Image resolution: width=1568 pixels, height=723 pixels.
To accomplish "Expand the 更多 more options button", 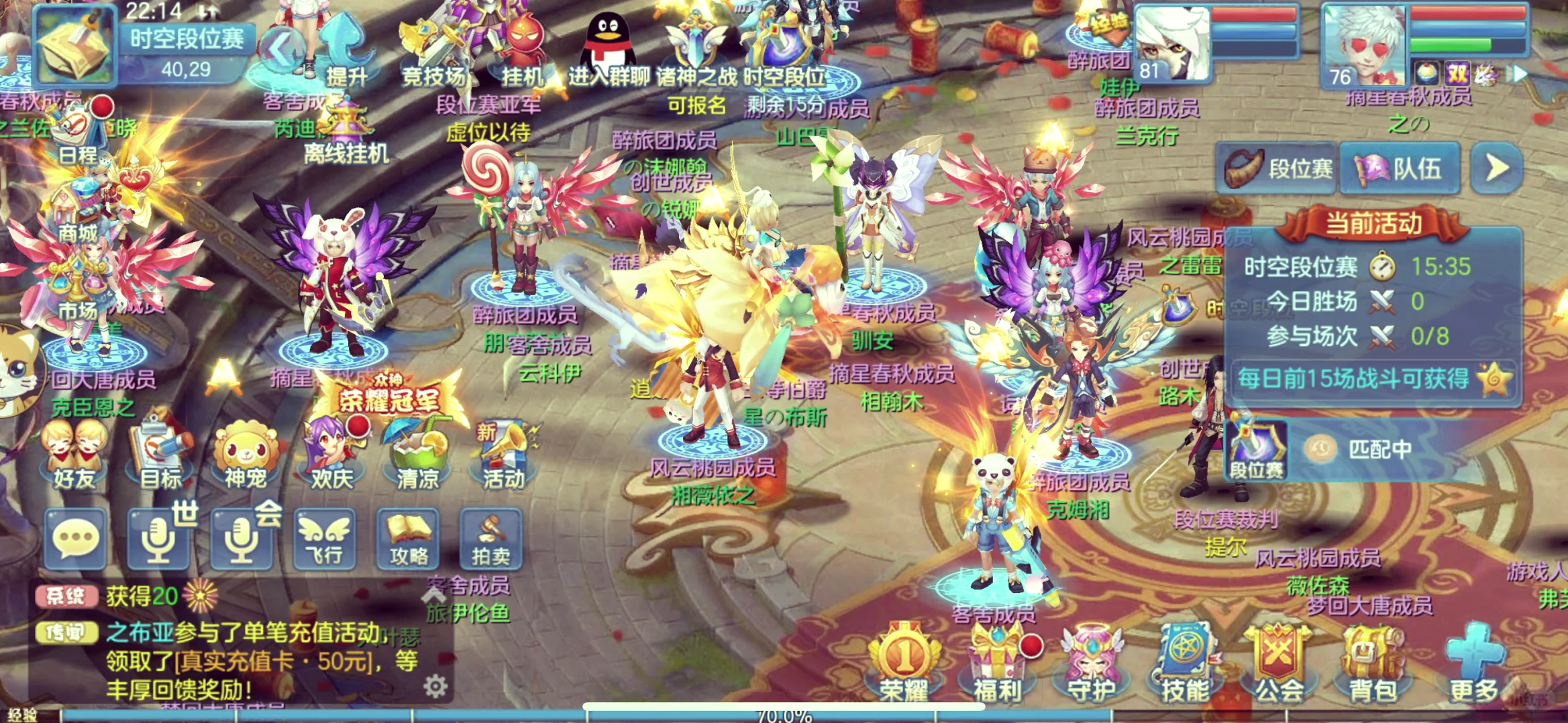I will 1473,664.
